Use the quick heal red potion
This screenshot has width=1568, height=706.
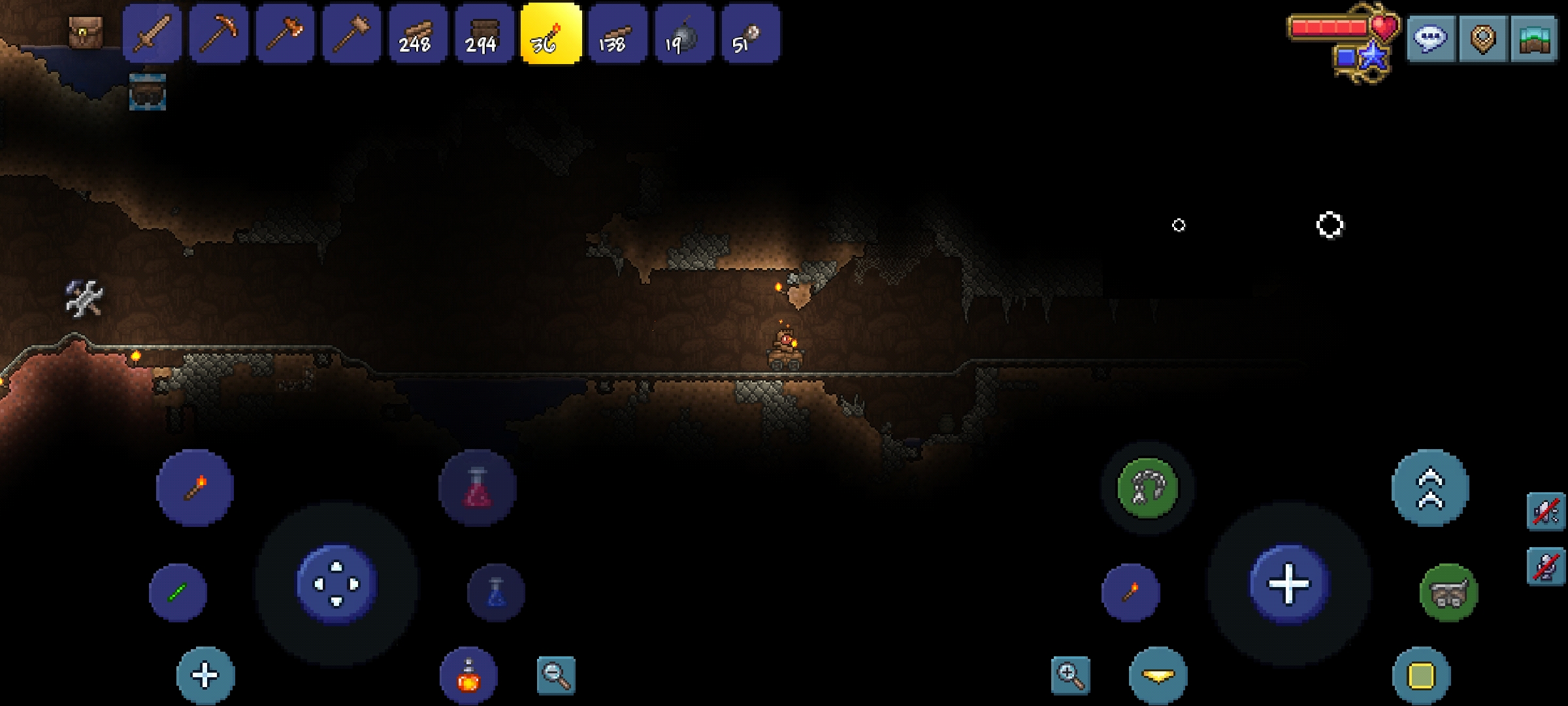point(478,488)
